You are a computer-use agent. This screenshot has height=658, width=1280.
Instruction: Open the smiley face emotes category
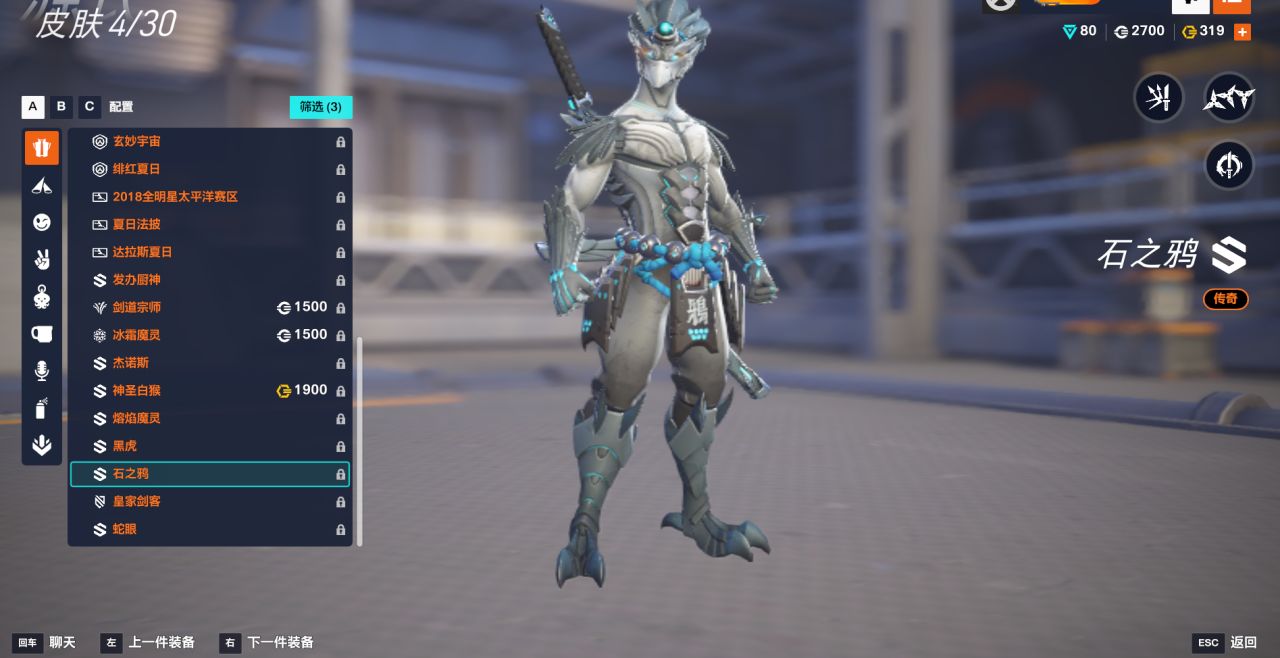pos(42,223)
